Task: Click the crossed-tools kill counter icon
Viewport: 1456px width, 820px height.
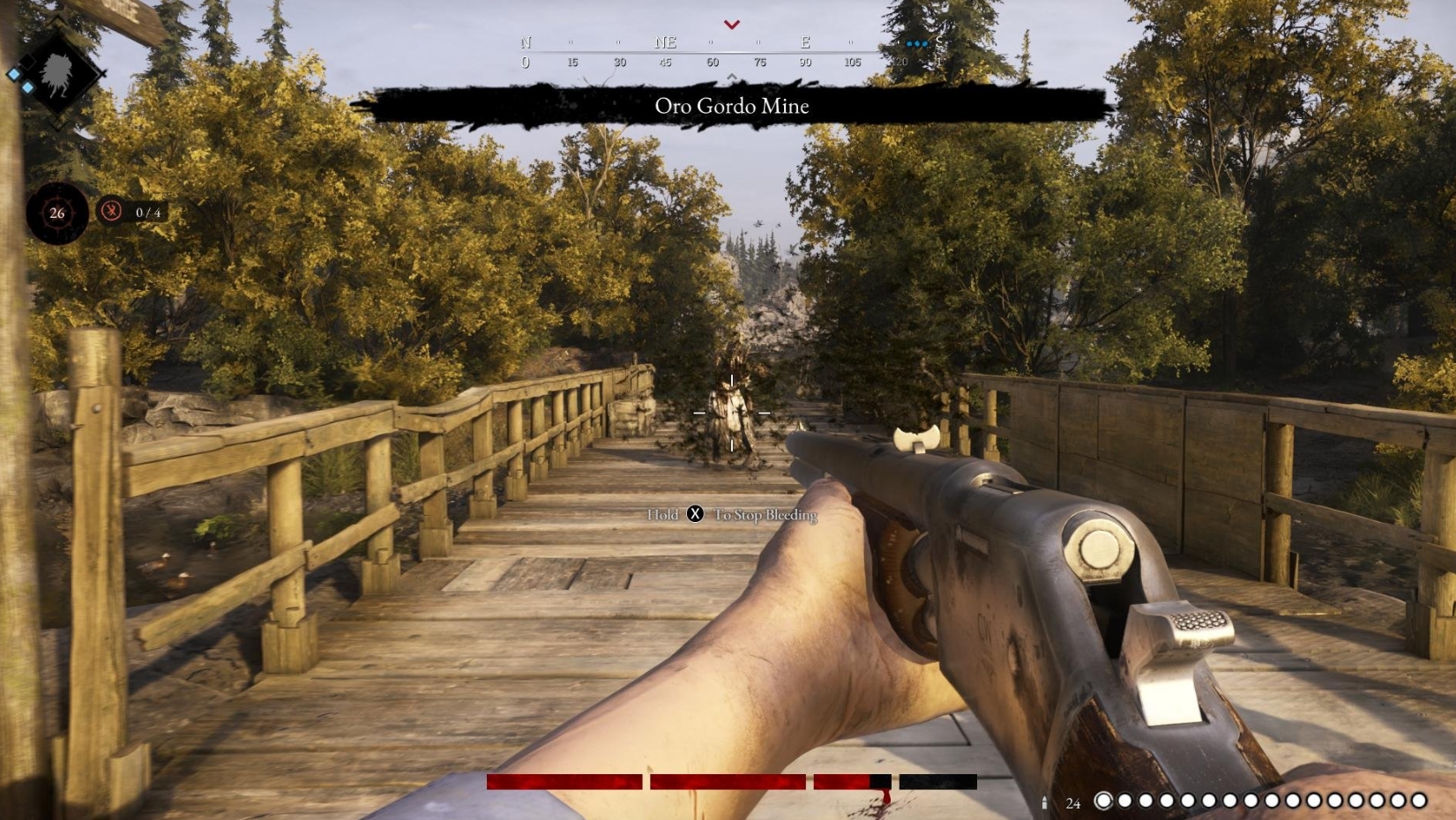Action: 112,212
